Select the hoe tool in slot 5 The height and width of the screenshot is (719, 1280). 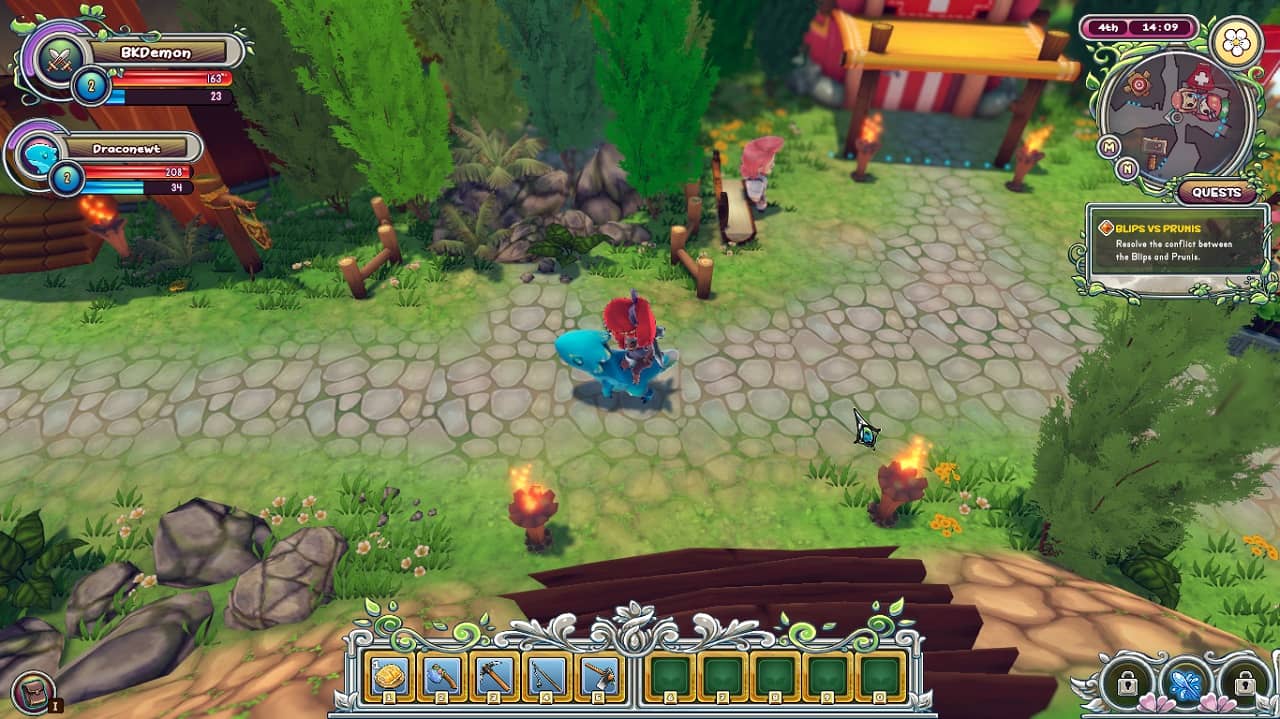click(x=599, y=677)
